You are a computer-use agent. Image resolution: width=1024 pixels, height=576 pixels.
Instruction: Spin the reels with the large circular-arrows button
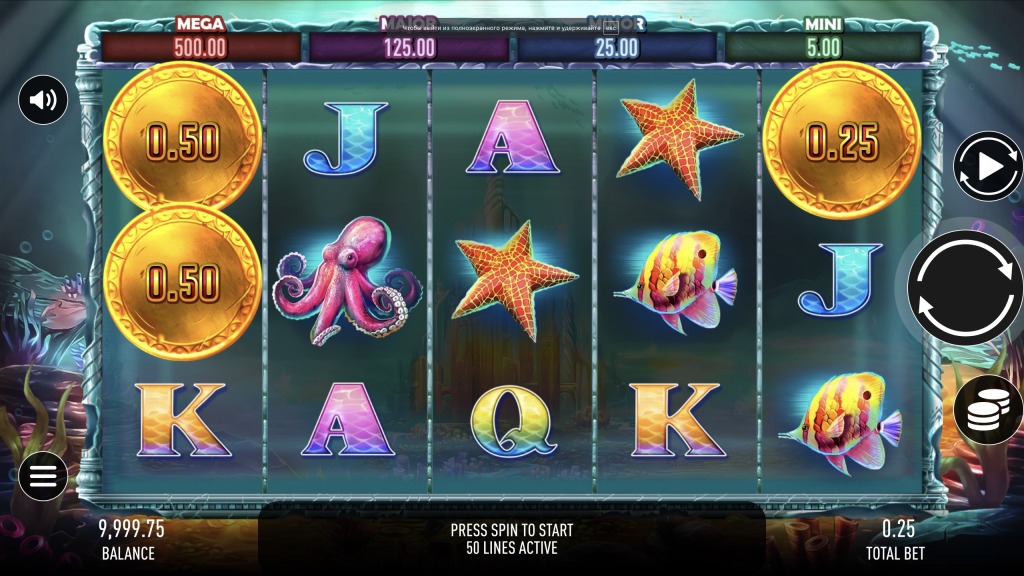[965, 287]
